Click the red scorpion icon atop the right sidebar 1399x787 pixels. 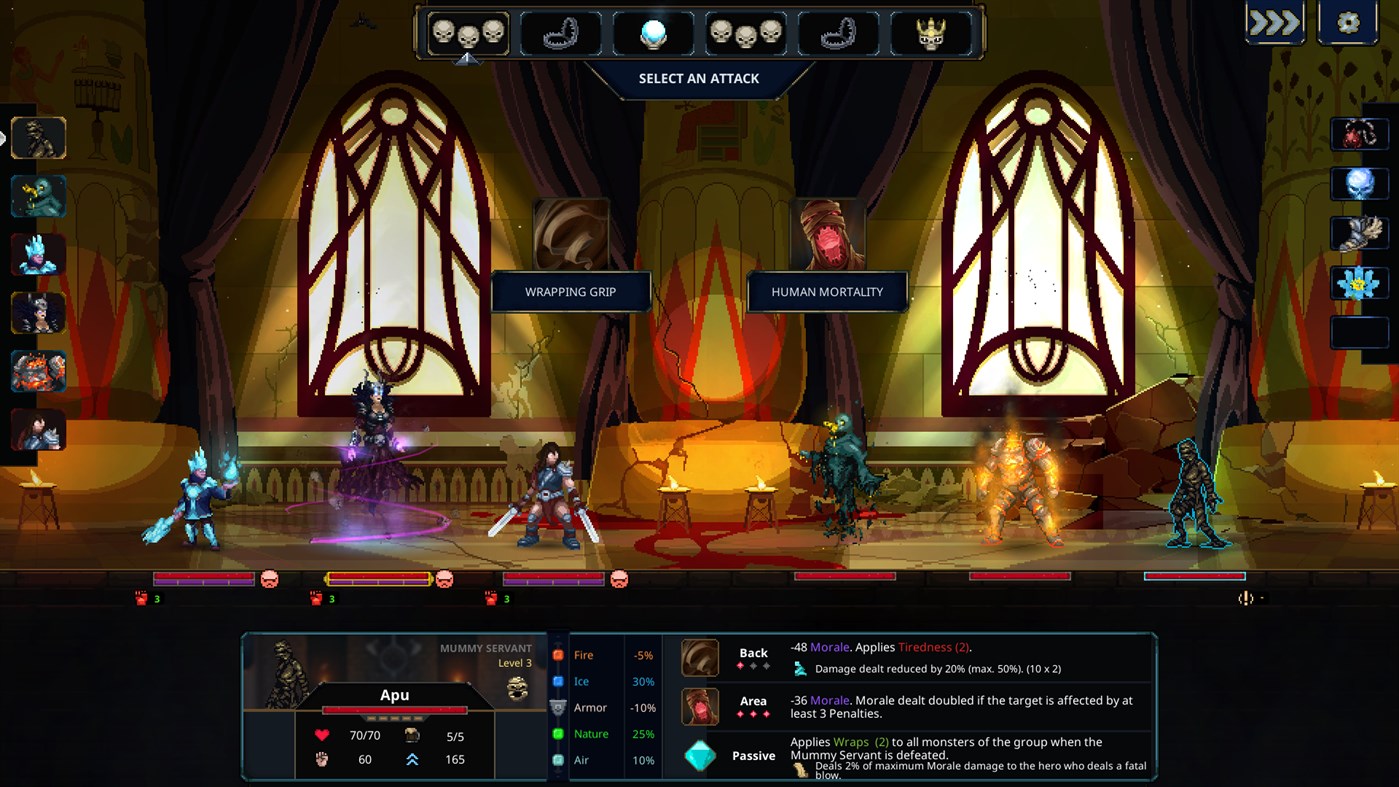pos(1359,133)
